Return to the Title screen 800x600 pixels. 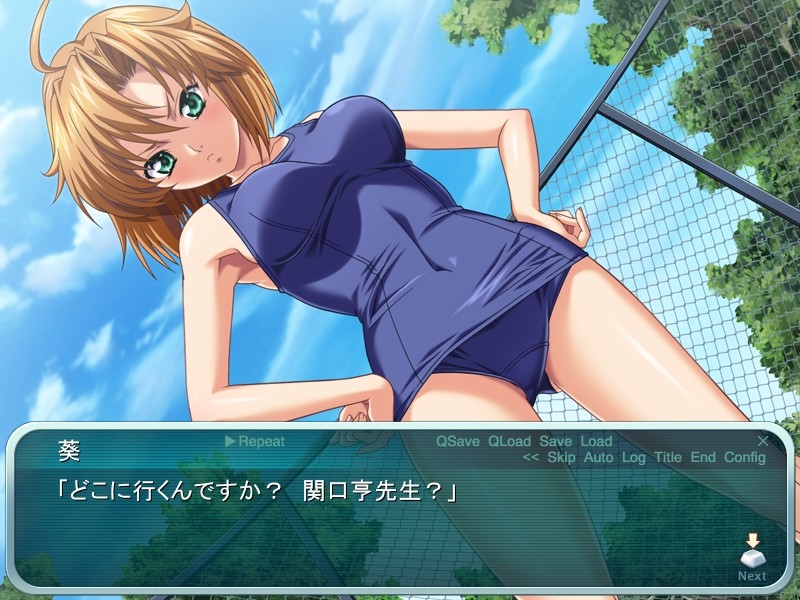[x=668, y=458]
